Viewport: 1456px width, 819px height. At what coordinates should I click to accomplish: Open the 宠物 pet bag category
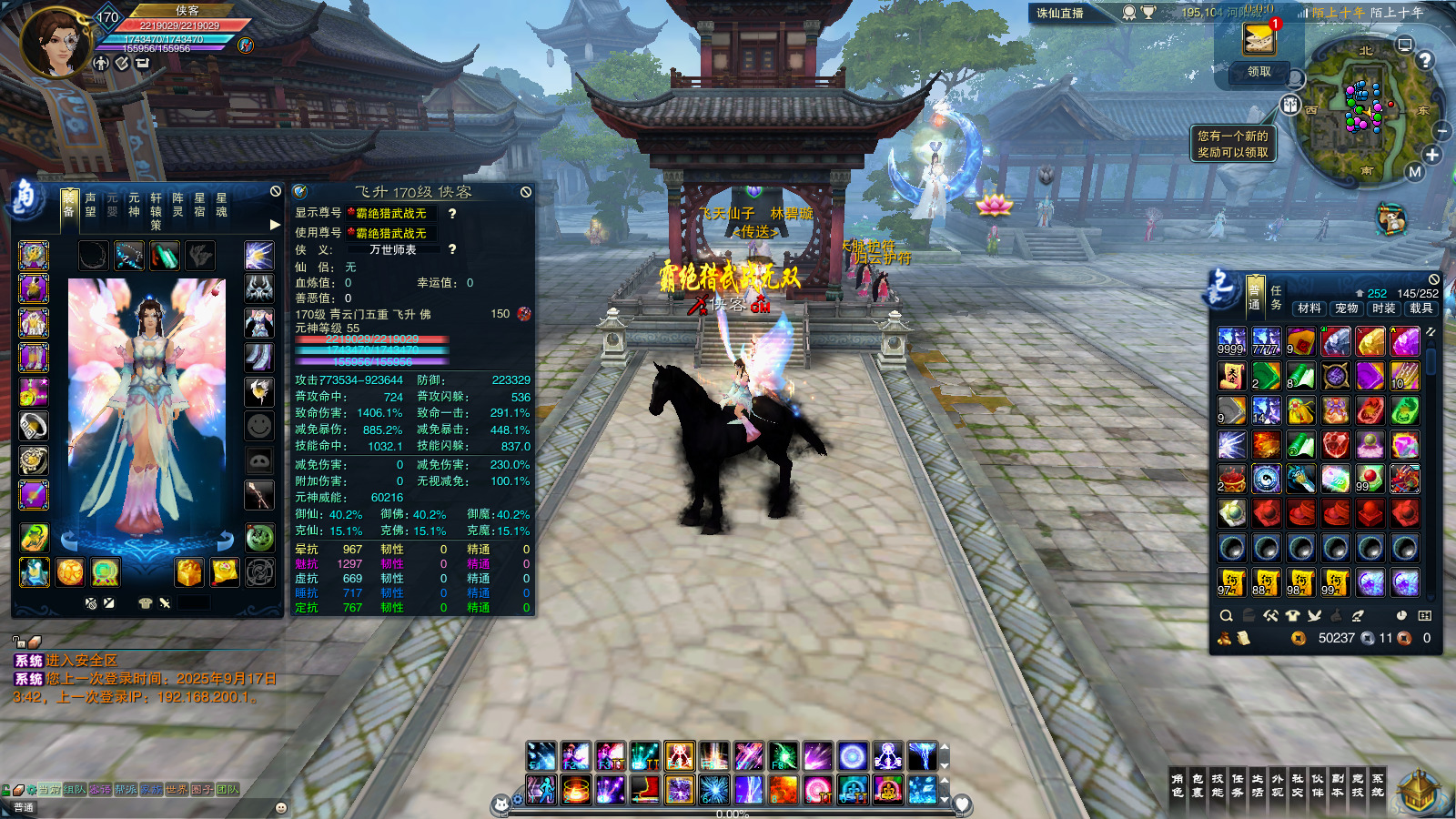pyautogui.click(x=1347, y=308)
